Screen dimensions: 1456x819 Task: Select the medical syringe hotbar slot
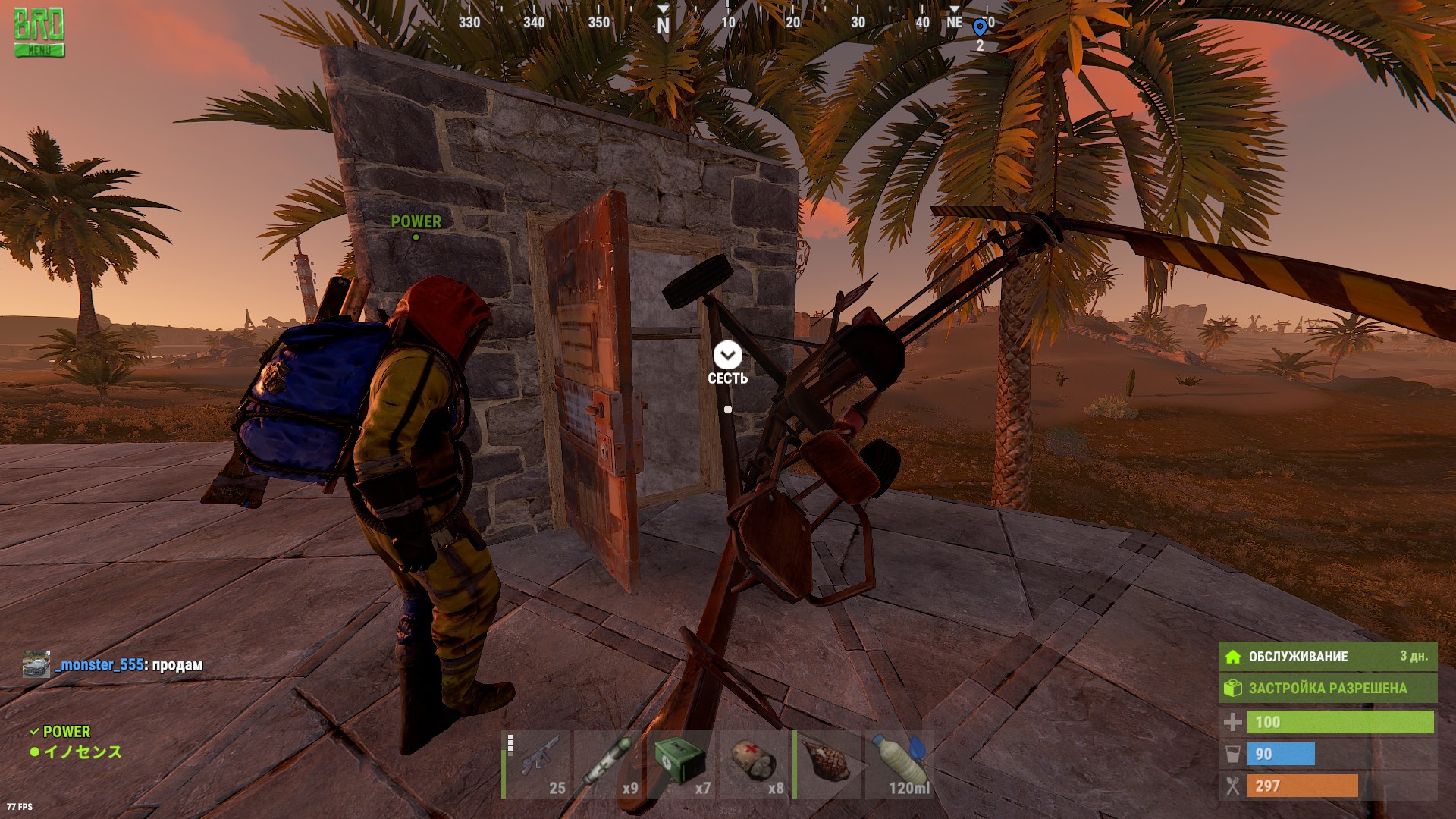pyautogui.click(x=611, y=764)
